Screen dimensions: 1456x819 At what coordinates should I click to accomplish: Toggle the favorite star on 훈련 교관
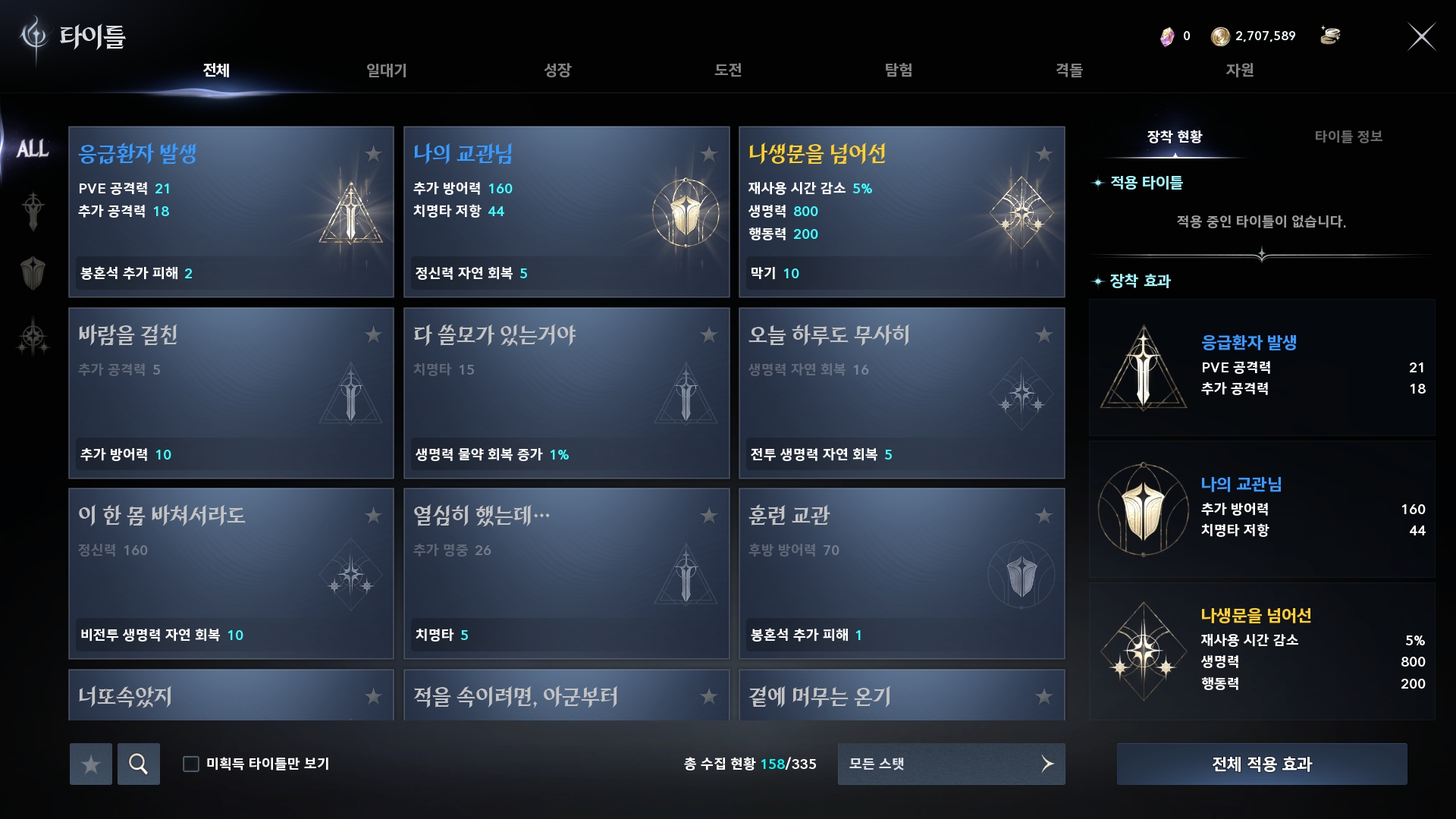click(1045, 516)
